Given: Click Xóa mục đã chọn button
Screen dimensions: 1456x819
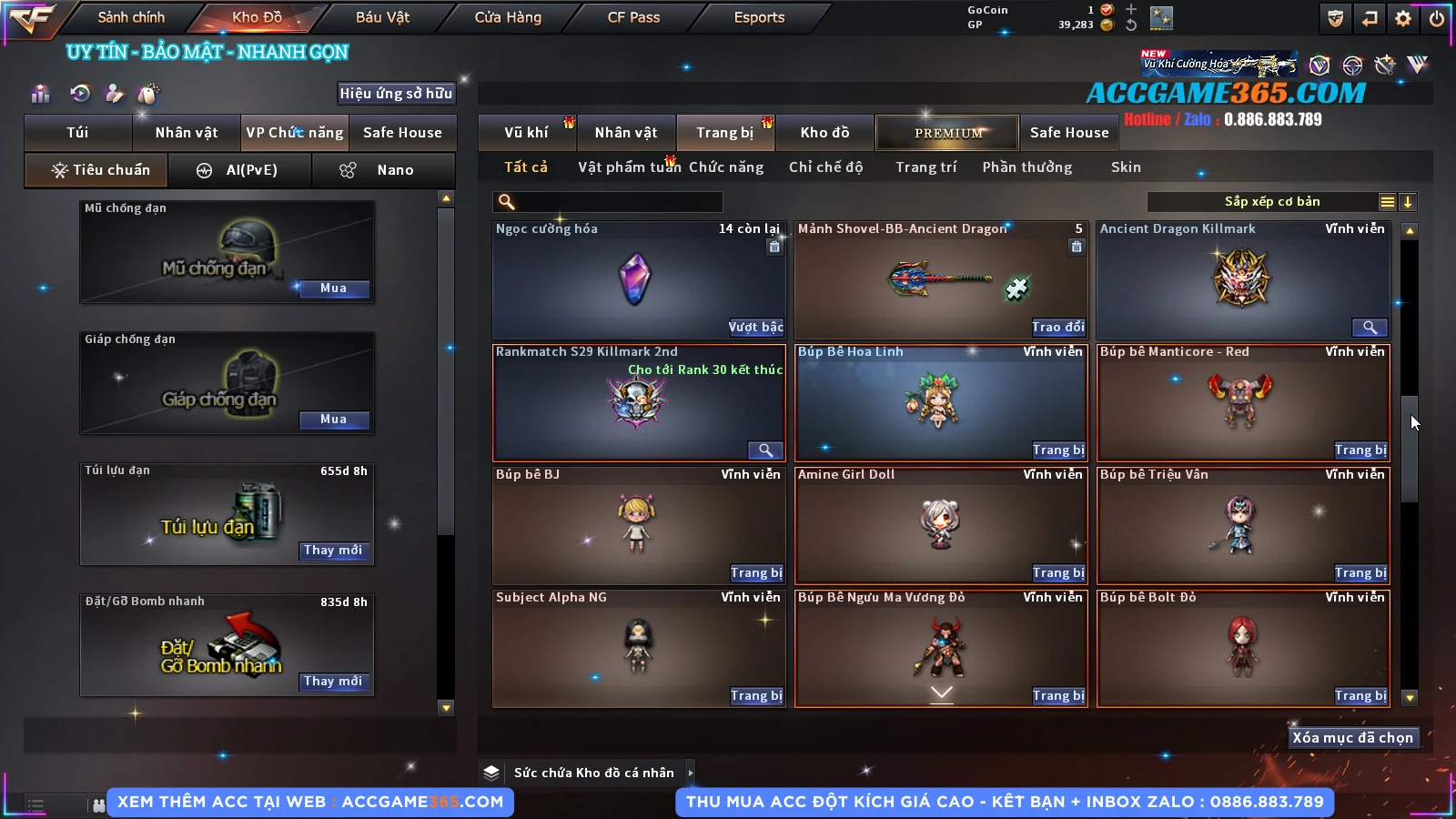Looking at the screenshot, I should pyautogui.click(x=1352, y=738).
